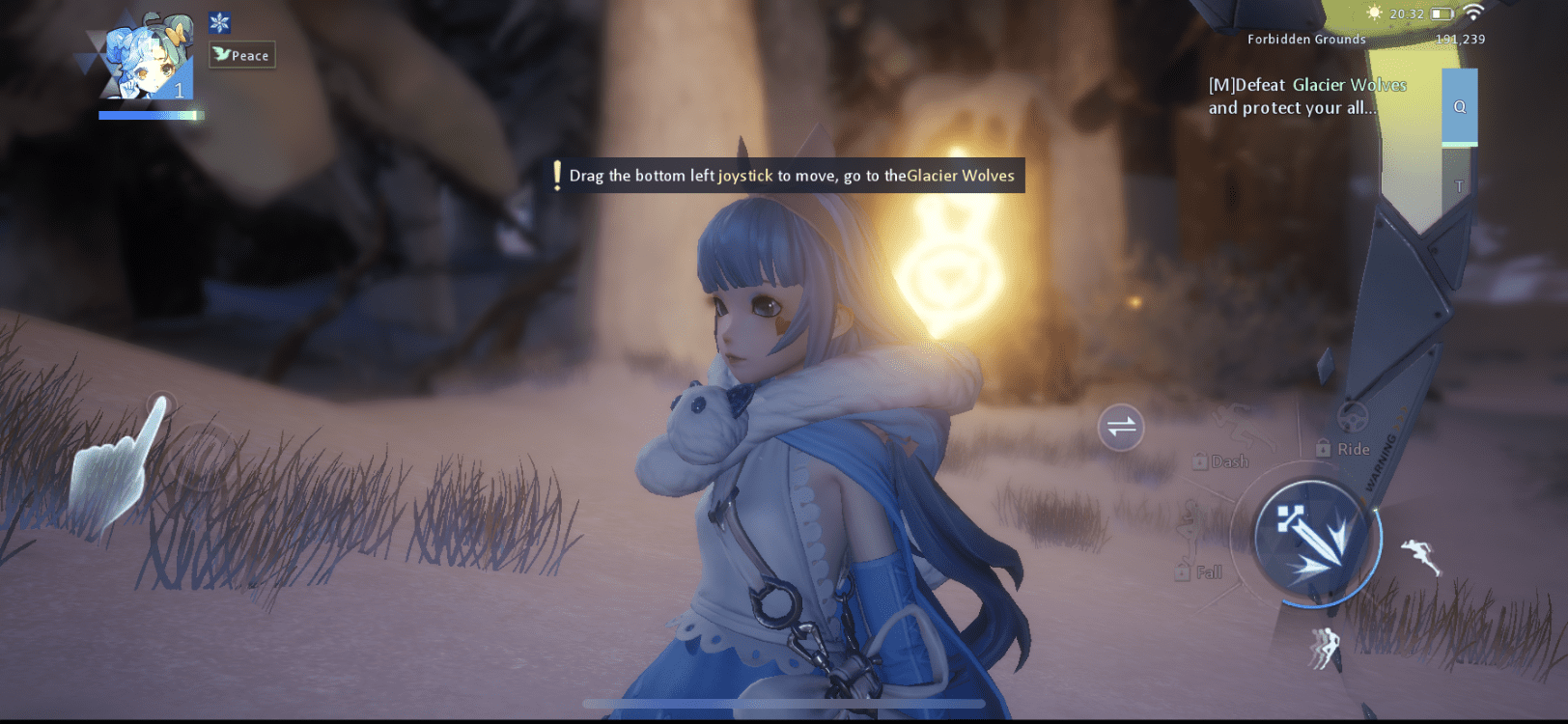Expand the truncated quest description text
This screenshot has width=1568, height=724.
1301,107
